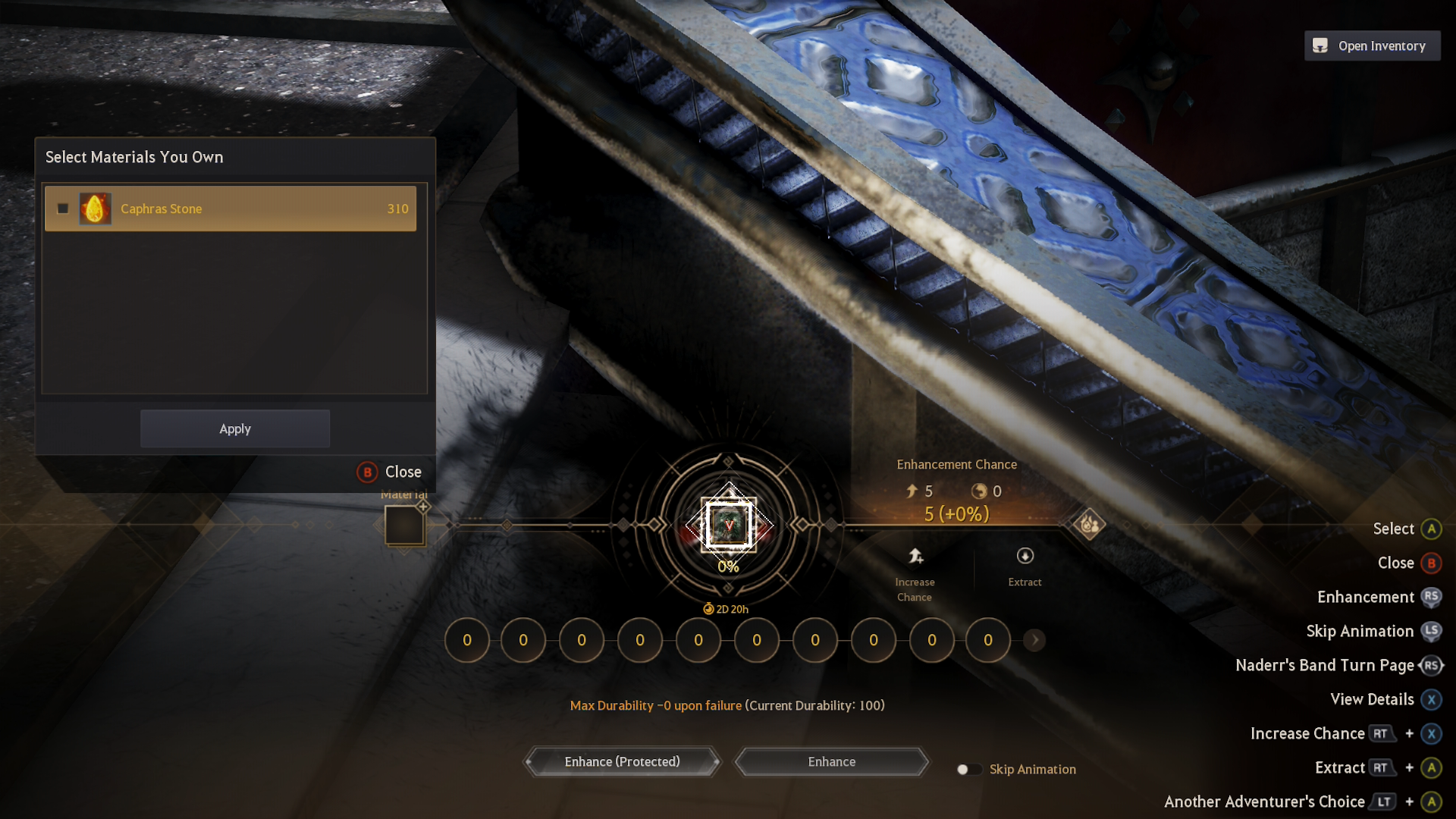Start Enhance (Protected)
Screen dimensions: 1456x819
pyautogui.click(x=622, y=761)
